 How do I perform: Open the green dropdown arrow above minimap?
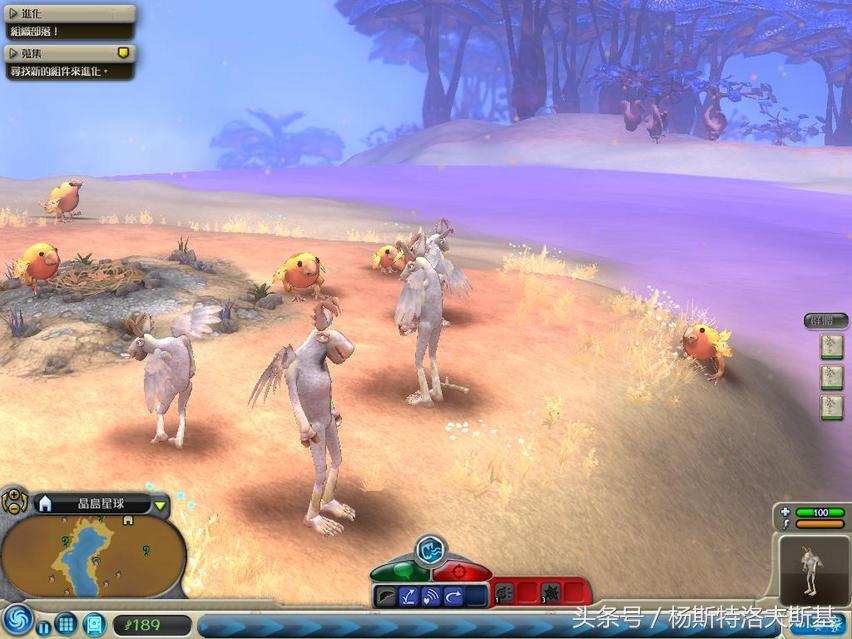click(x=161, y=505)
